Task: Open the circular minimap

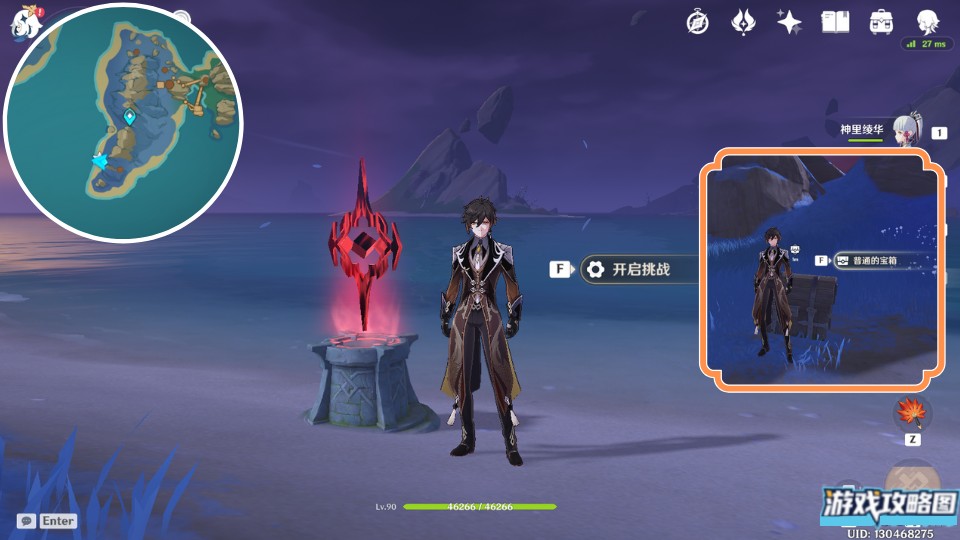Action: coord(124,123)
